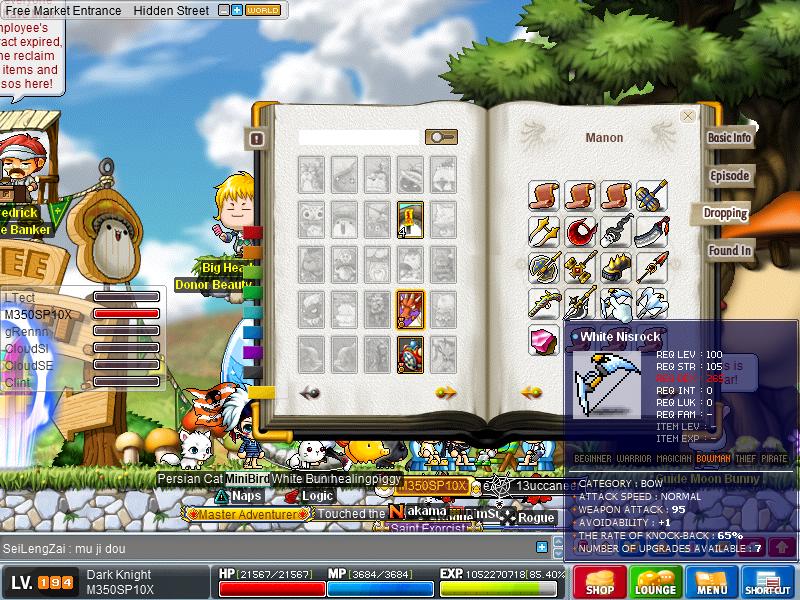Select the Dropping tab
800x600 pixels.
tap(725, 213)
